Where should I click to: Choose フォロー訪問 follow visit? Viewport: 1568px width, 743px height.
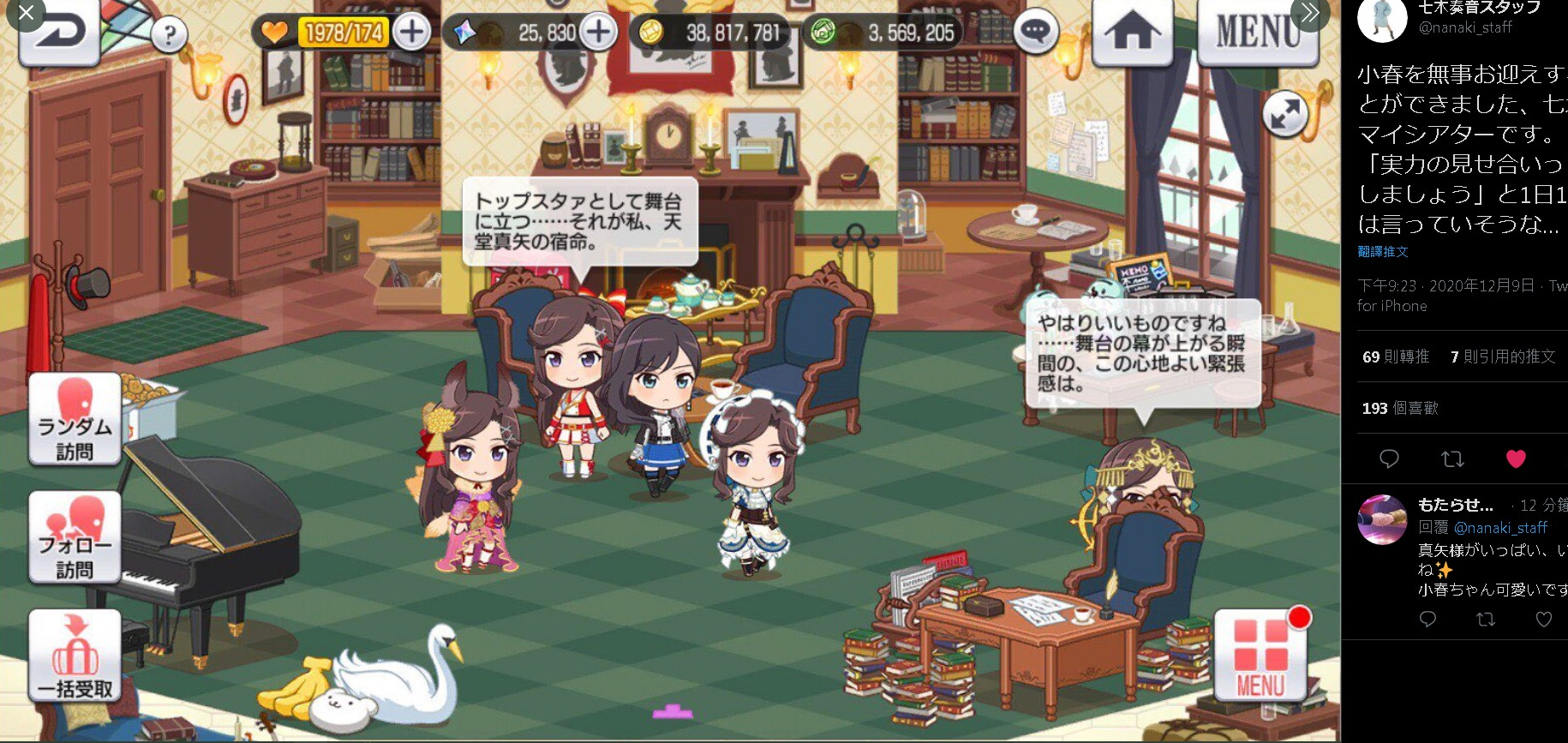click(75, 537)
